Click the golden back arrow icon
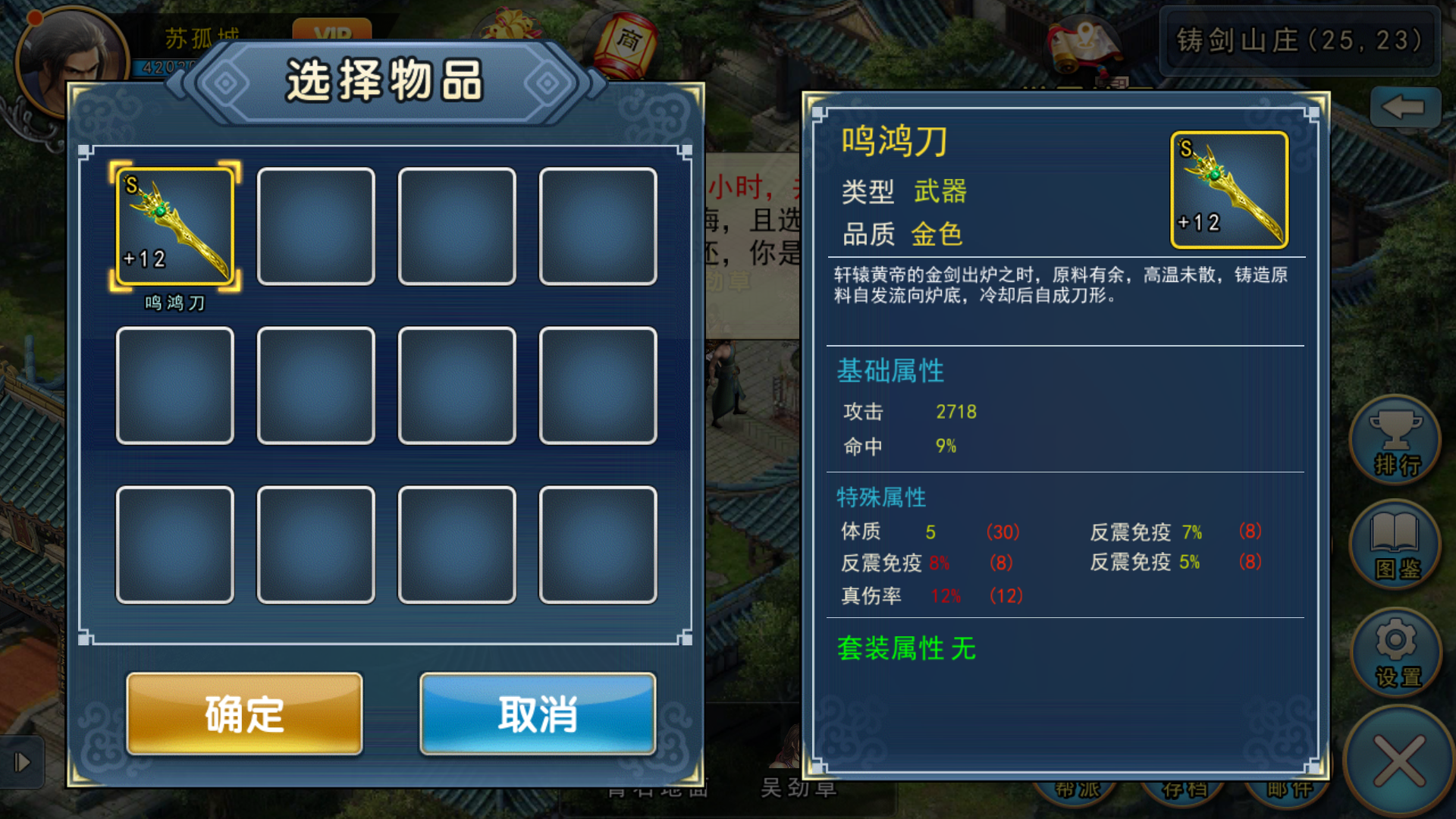The height and width of the screenshot is (819, 1456). click(1407, 106)
